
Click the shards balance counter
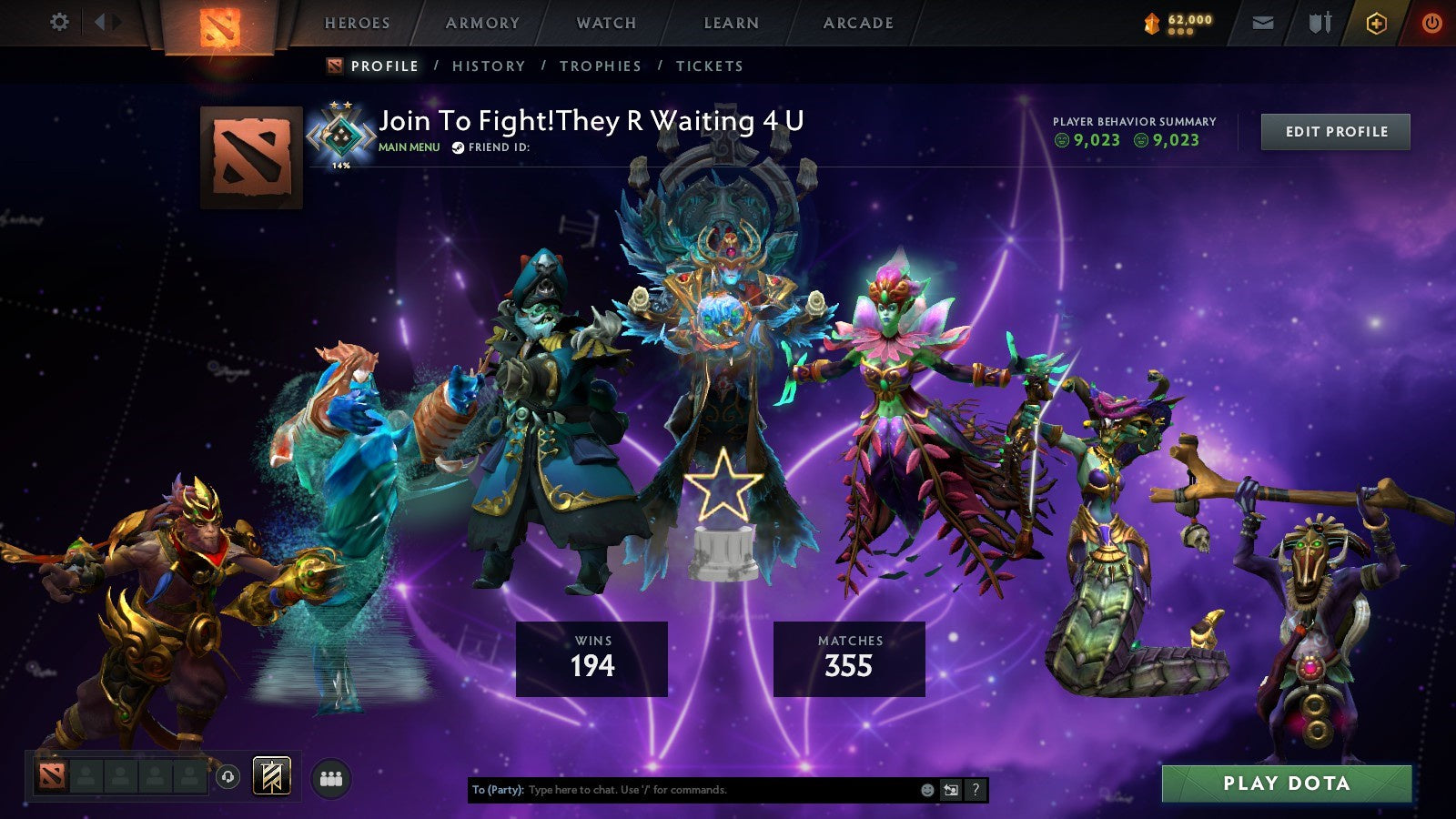coord(1179,22)
